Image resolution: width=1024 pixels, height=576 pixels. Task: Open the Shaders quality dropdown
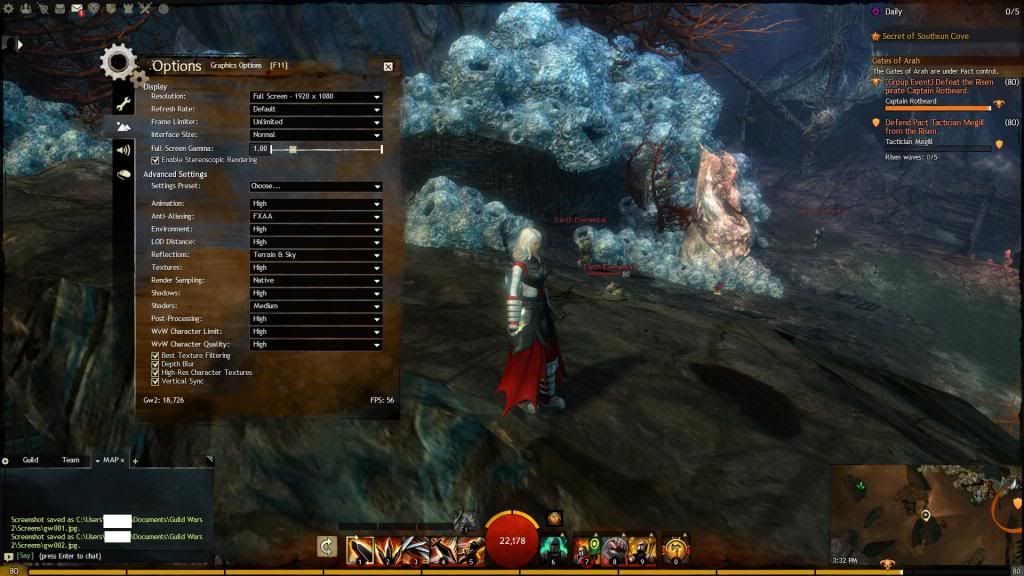point(316,306)
